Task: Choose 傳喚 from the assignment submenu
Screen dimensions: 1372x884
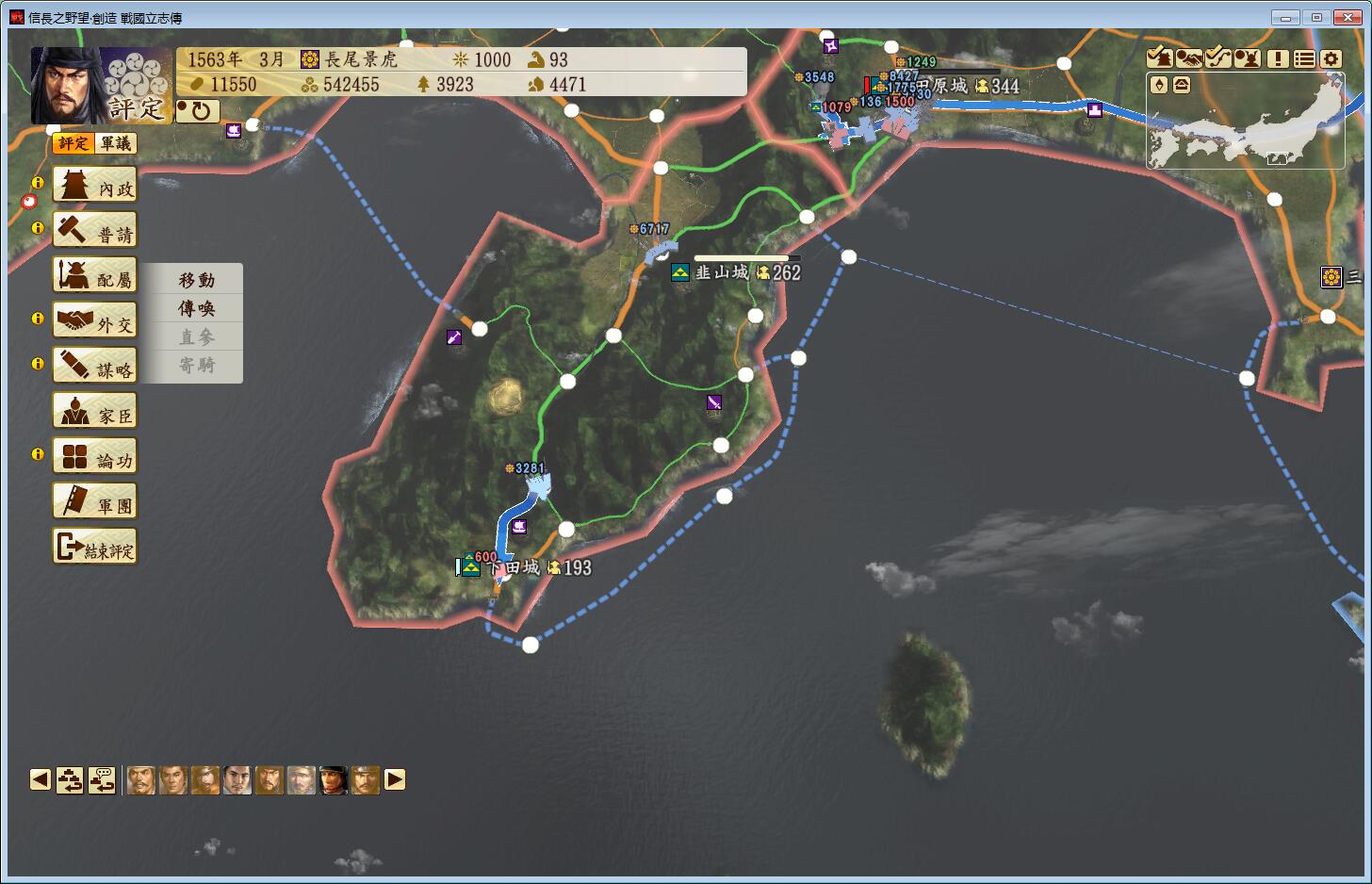Action: click(x=197, y=308)
